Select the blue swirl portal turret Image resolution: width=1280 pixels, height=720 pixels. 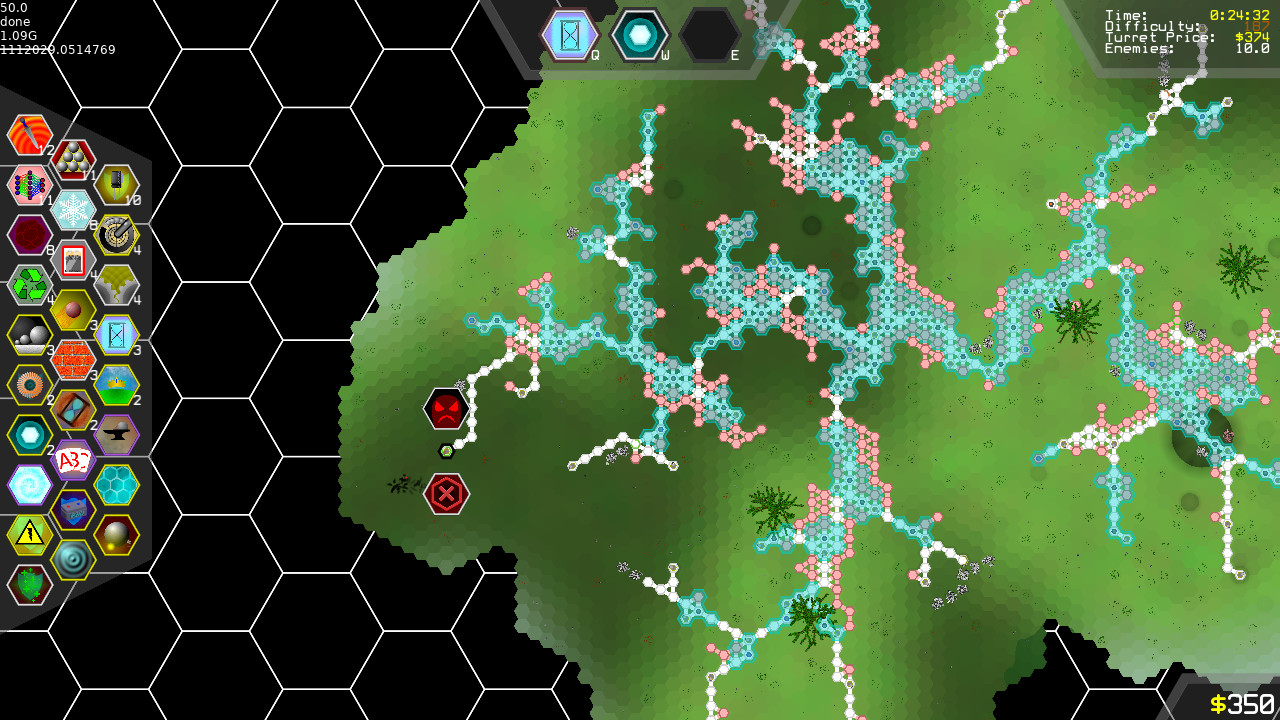click(30, 485)
